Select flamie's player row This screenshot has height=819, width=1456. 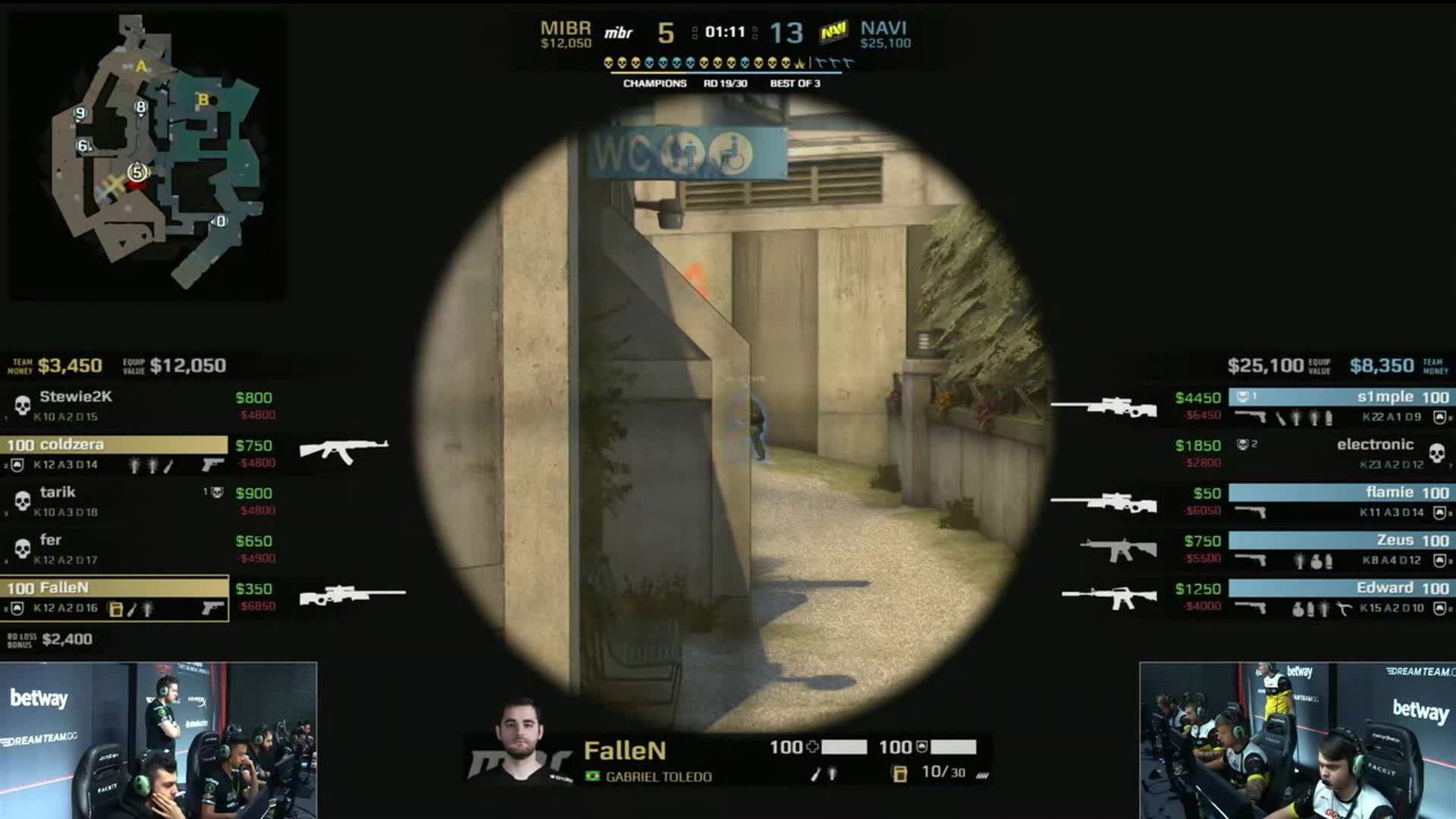[1339, 501]
